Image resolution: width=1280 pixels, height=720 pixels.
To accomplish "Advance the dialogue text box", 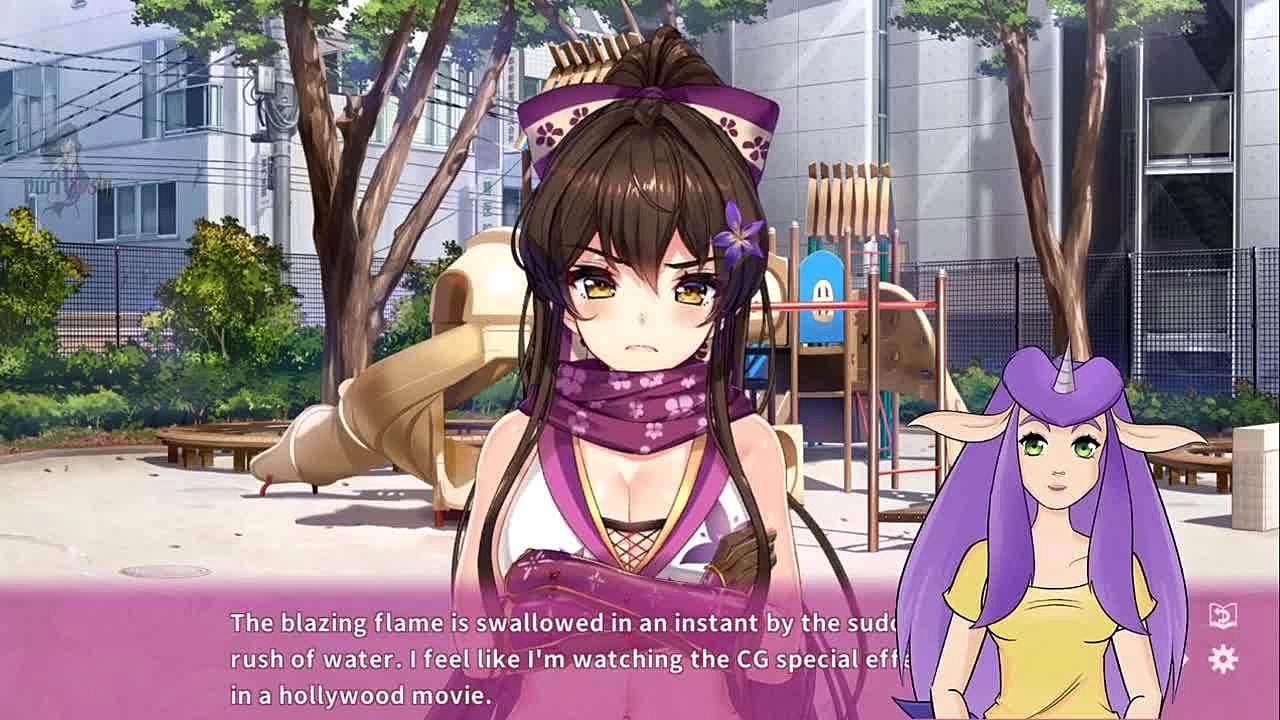I will click(x=560, y=658).
